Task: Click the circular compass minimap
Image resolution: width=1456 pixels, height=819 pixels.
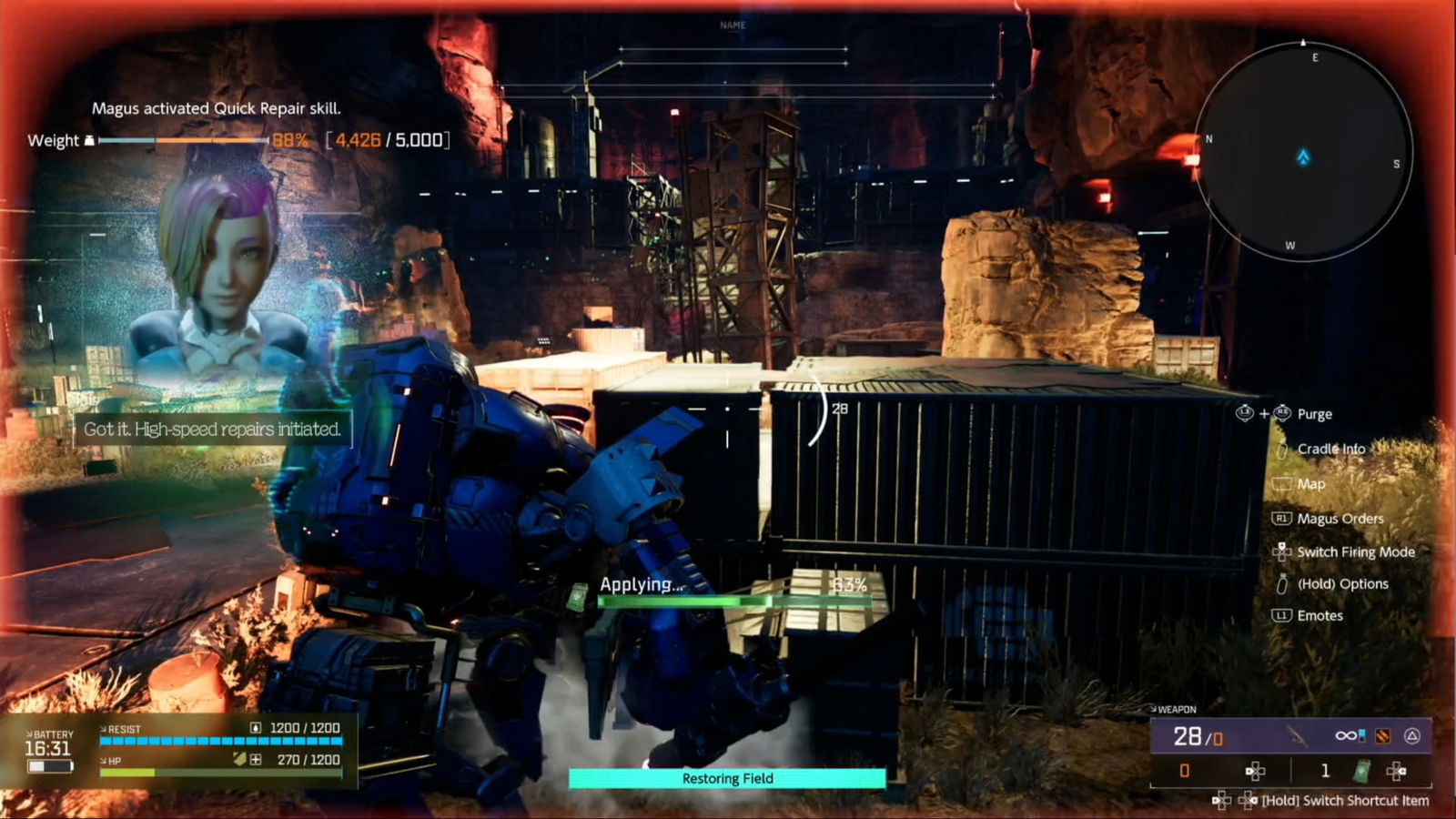Action: point(1303,152)
